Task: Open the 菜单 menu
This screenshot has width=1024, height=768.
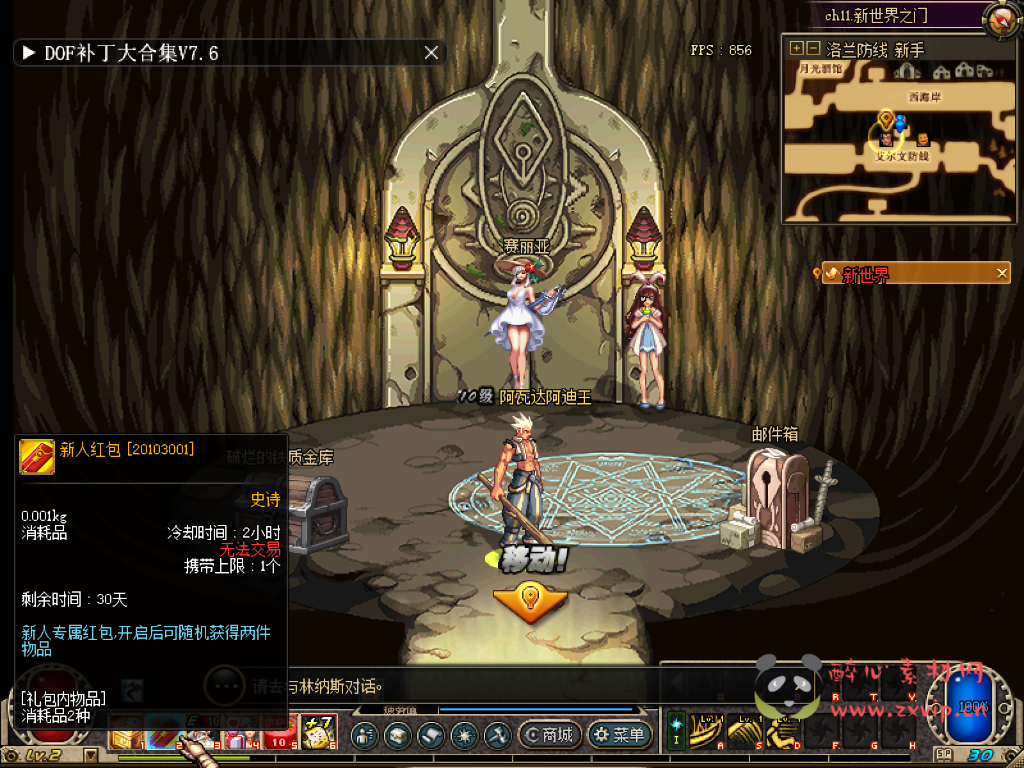Action: pyautogui.click(x=619, y=736)
